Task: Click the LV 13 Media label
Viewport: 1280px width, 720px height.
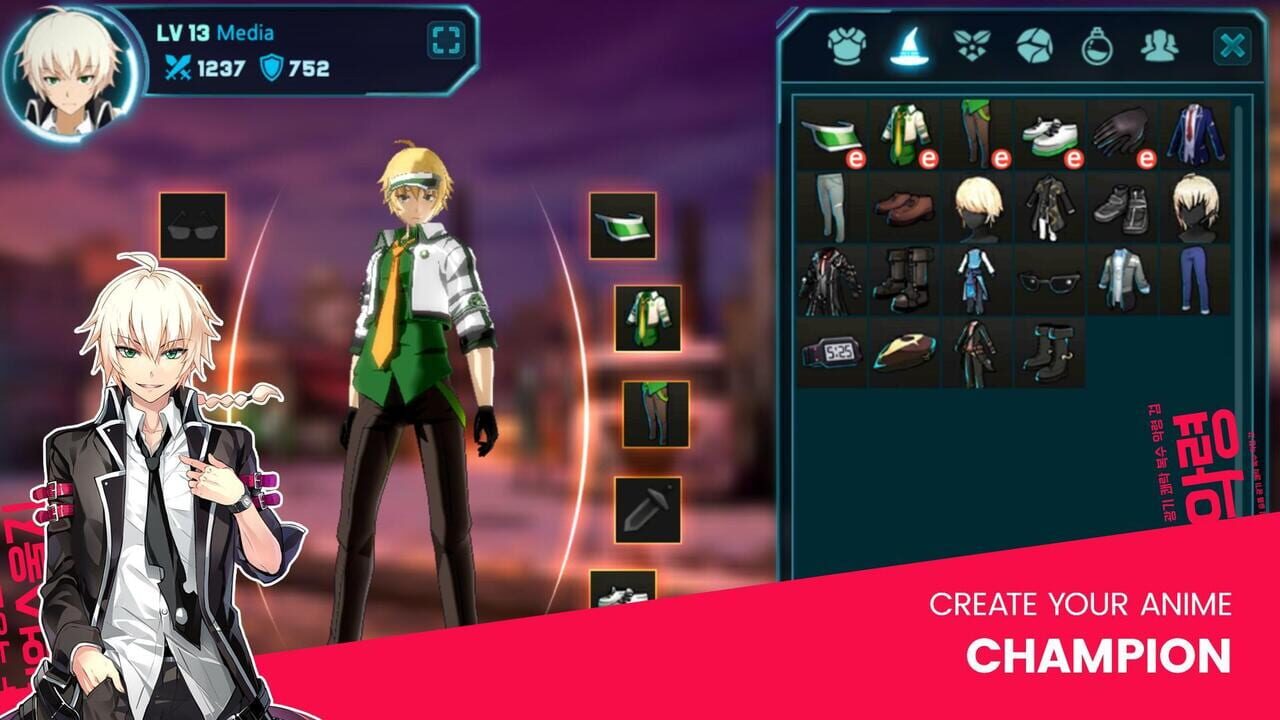Action: 214,33
